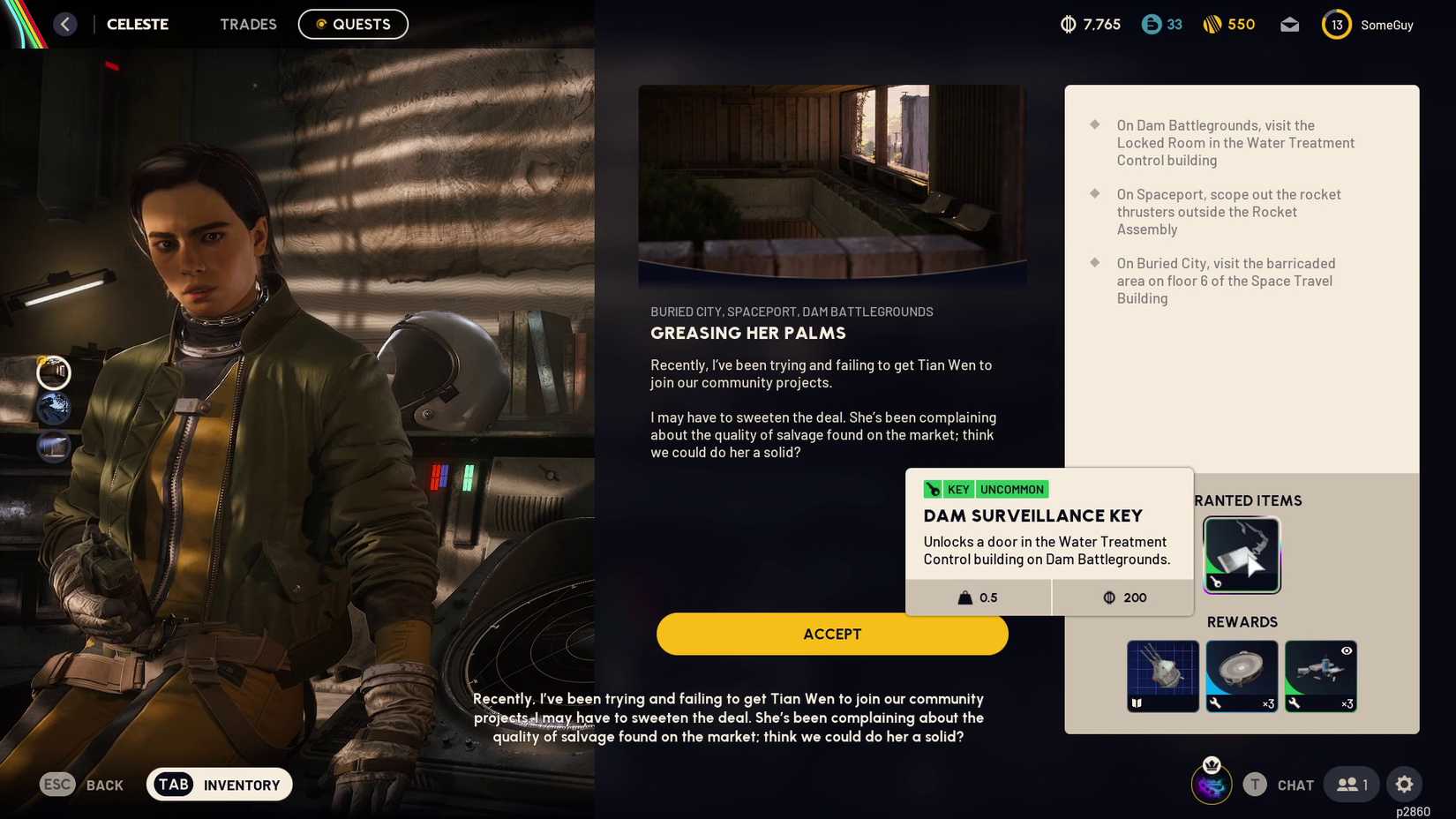Open the settings gear at bottom right
This screenshot has width=1456, height=819.
pos(1405,784)
